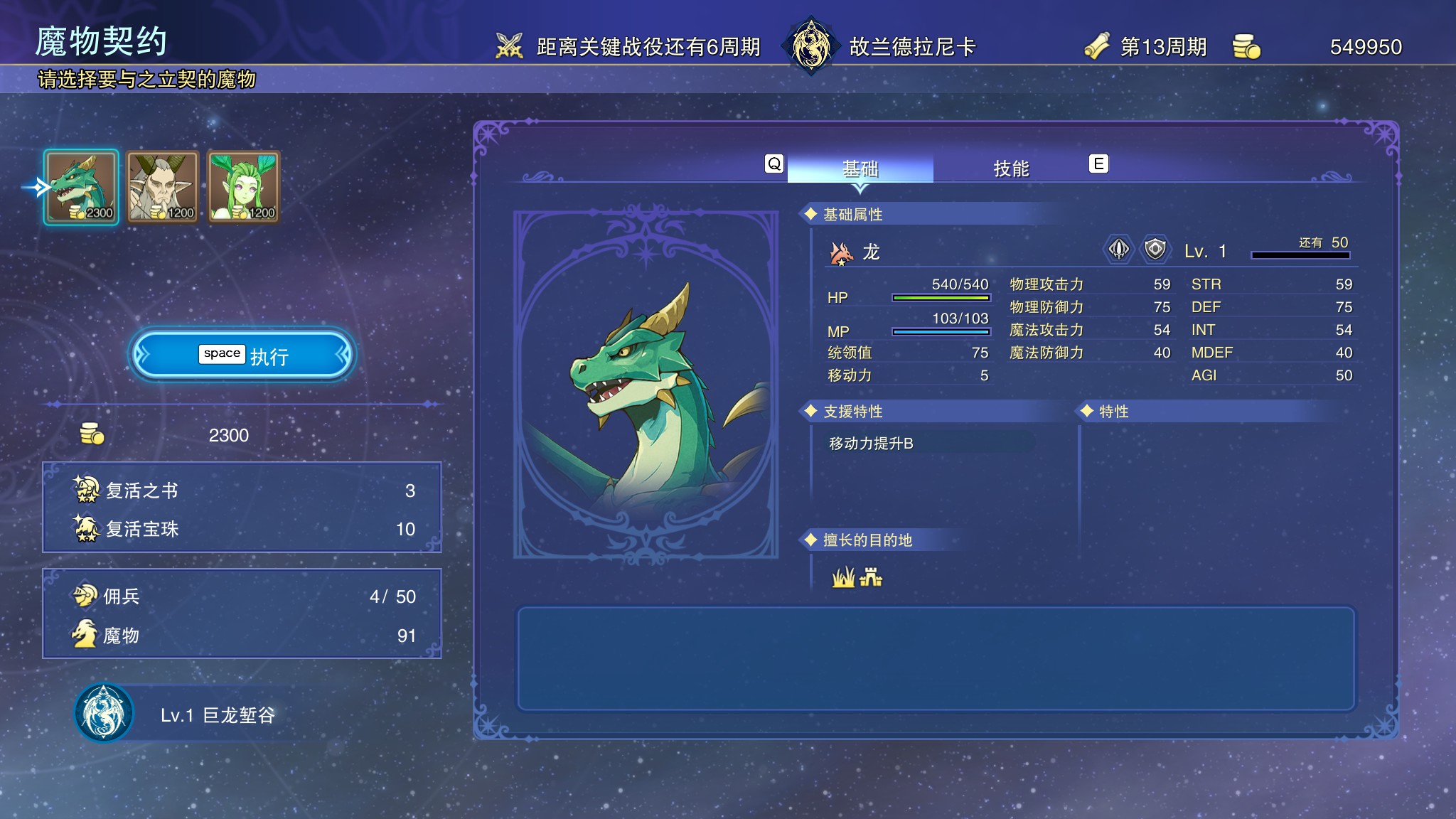The width and height of the screenshot is (1456, 819).
Task: Click the castle terrain icon under 擅长的目的地
Action: pyautogui.click(x=871, y=577)
